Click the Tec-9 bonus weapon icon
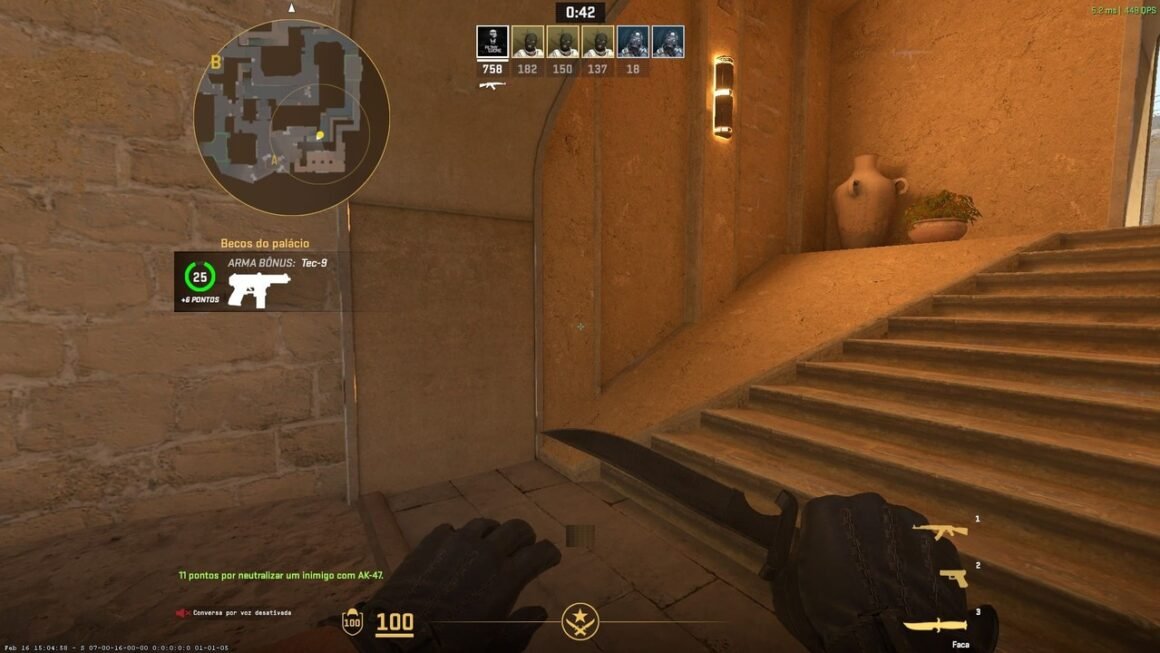Screen dimensions: 1160x653 [x=258, y=289]
